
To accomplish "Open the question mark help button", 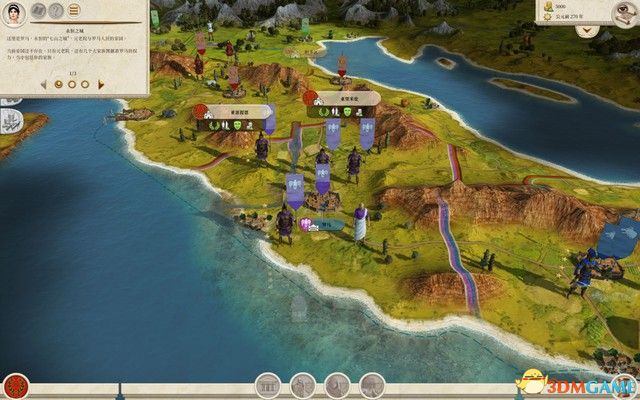I will click(57, 12).
